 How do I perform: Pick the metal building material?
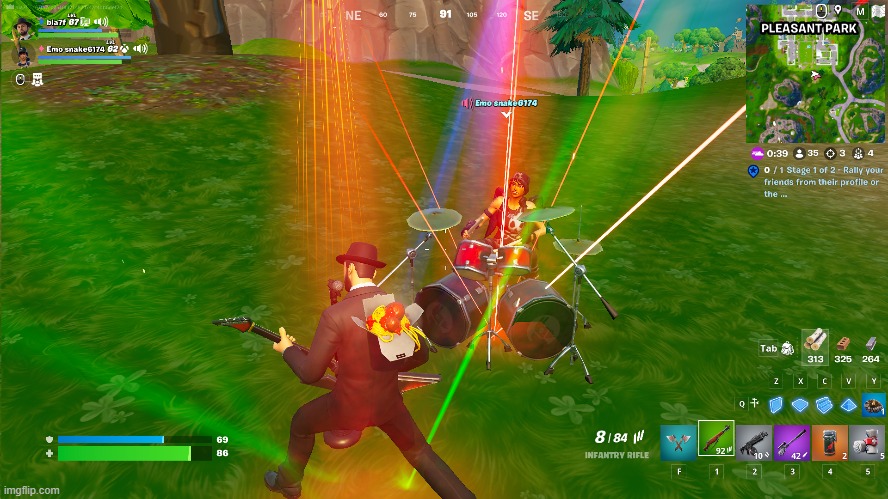point(871,342)
